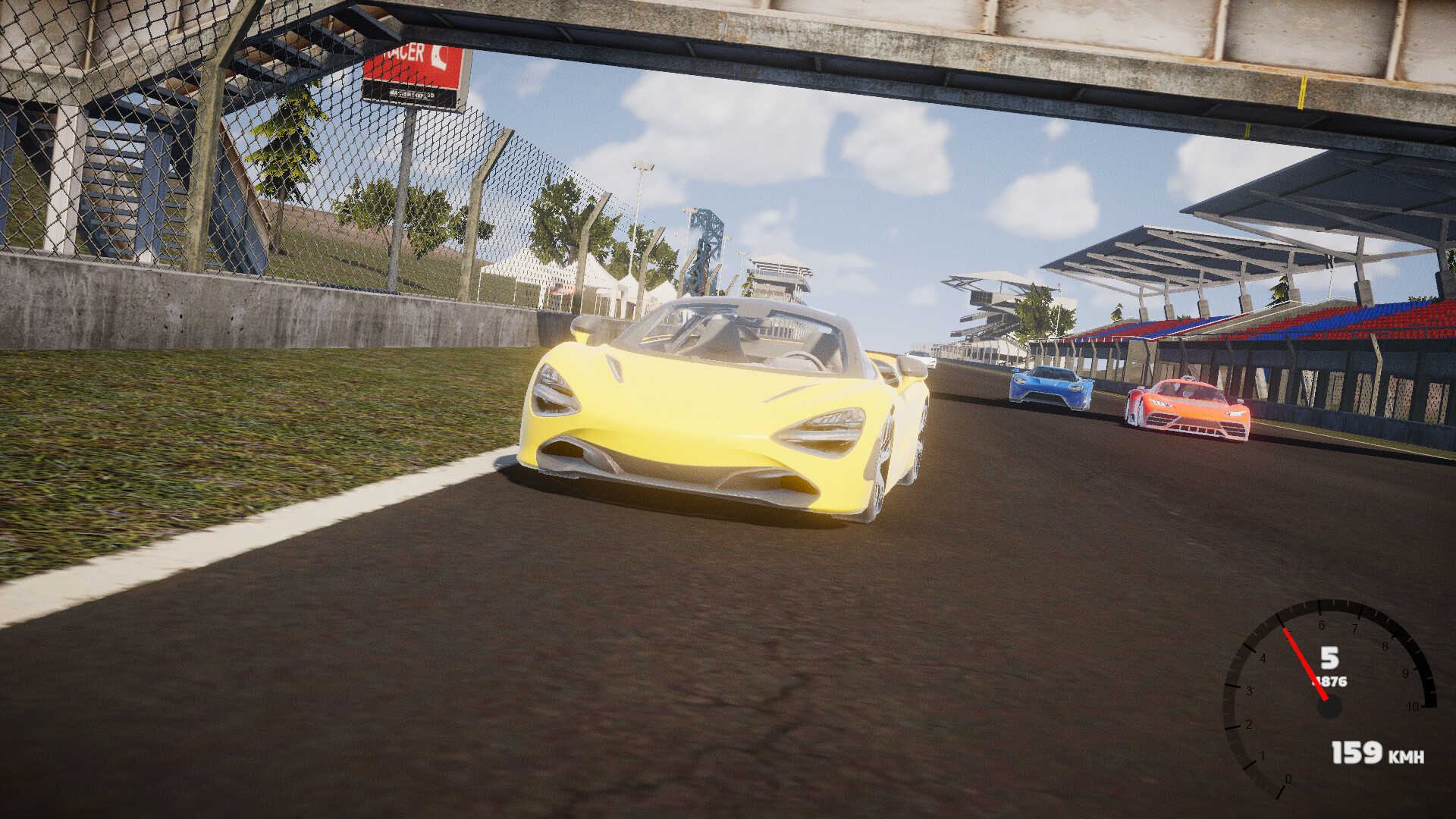Click the KMH unit label on the speedometer
Viewport: 1456px width, 819px height.
click(x=1406, y=757)
